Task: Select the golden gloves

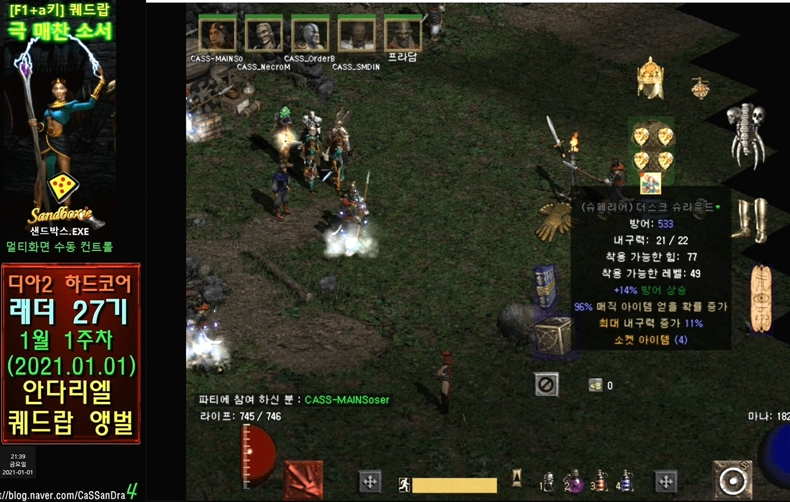Action: coord(553,221)
